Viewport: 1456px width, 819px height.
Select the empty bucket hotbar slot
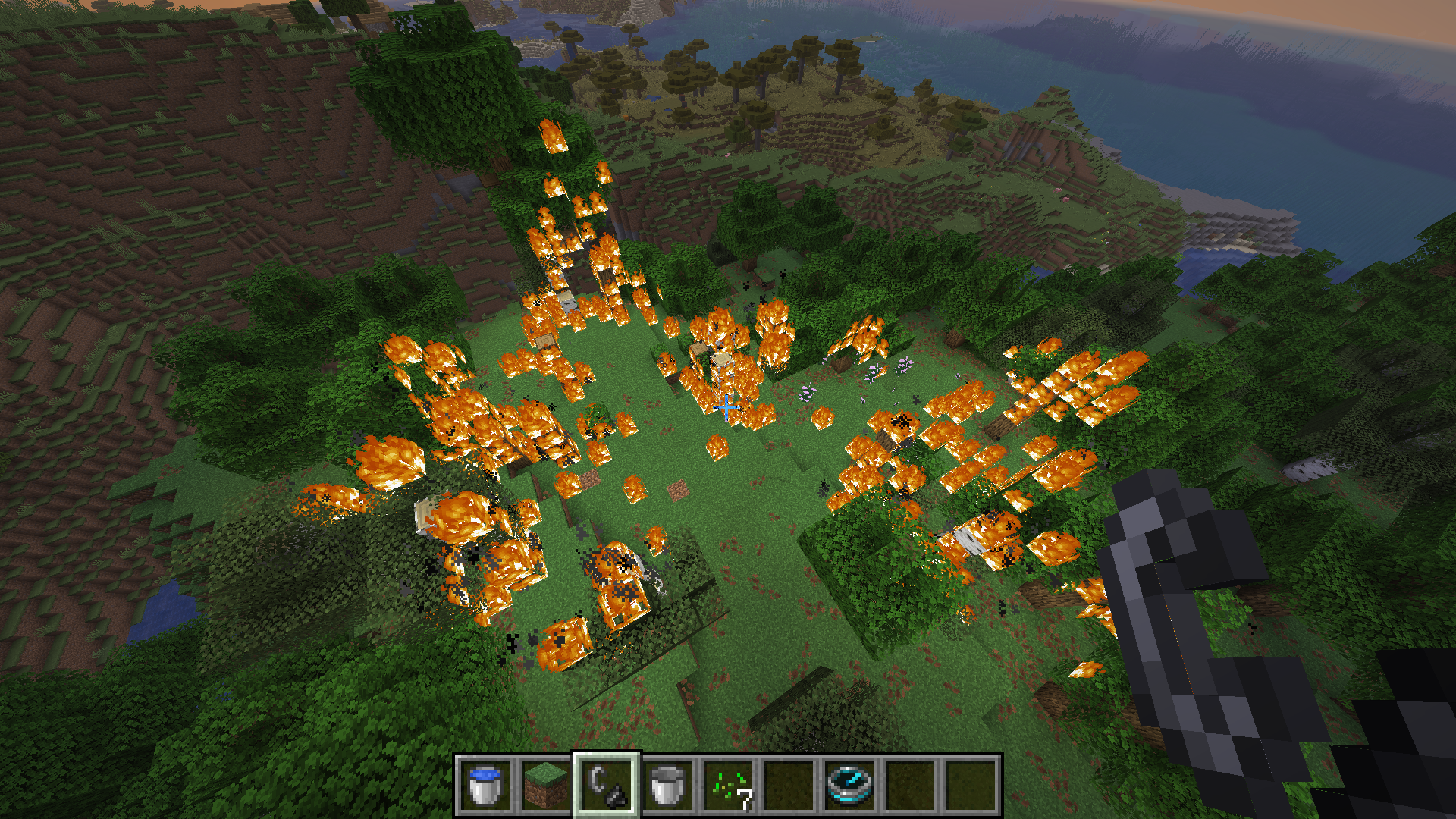tap(670, 787)
